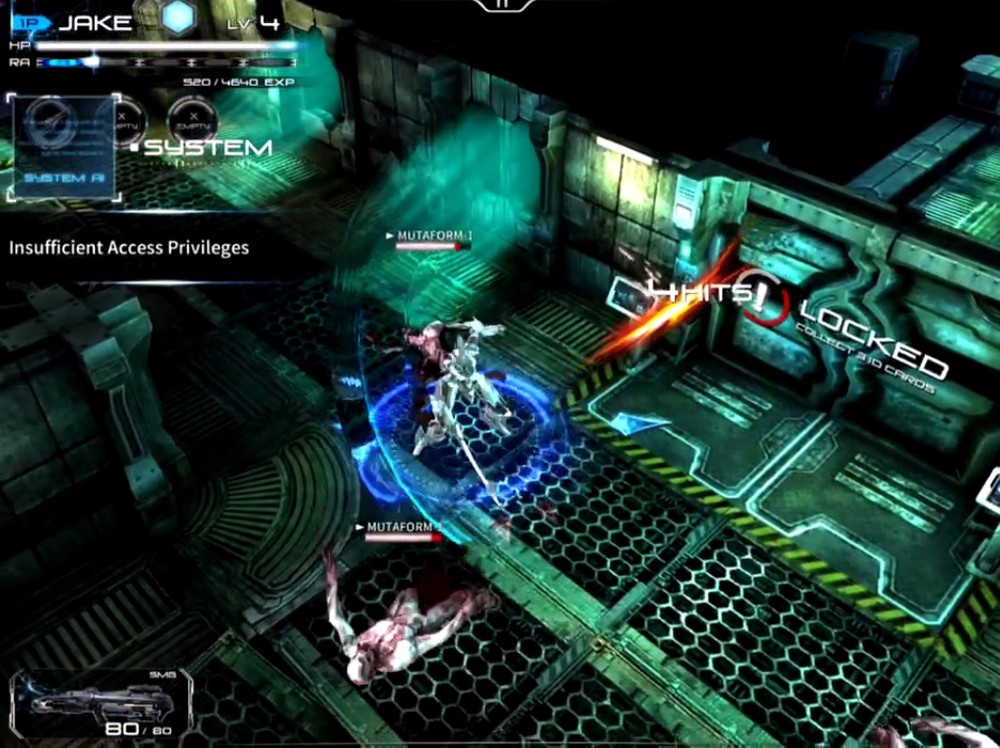Select the SMG weapon panel
Viewport: 1000px width, 748px height.
click(x=100, y=706)
